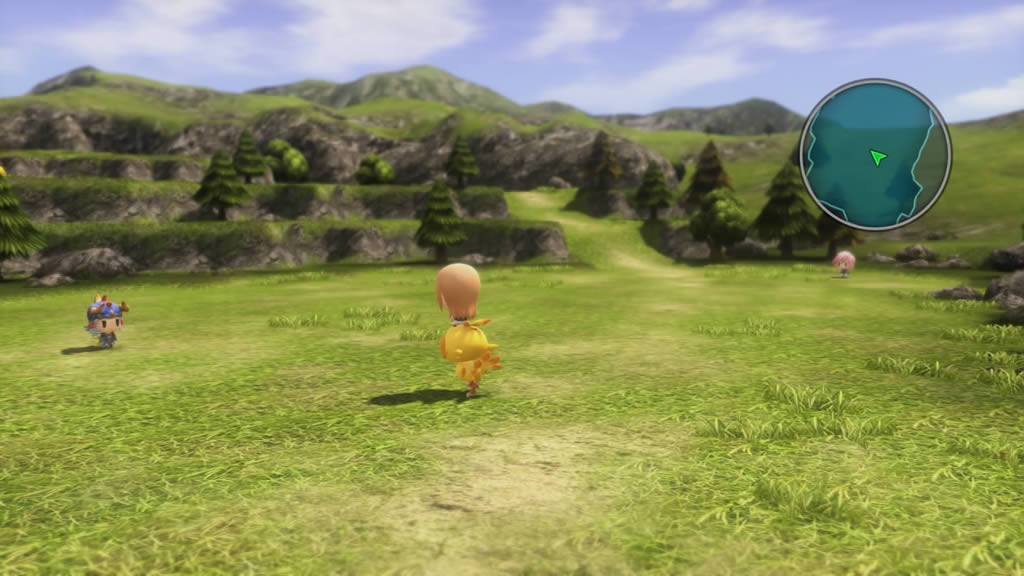
Task: Click the circular minimap
Action: [875, 154]
